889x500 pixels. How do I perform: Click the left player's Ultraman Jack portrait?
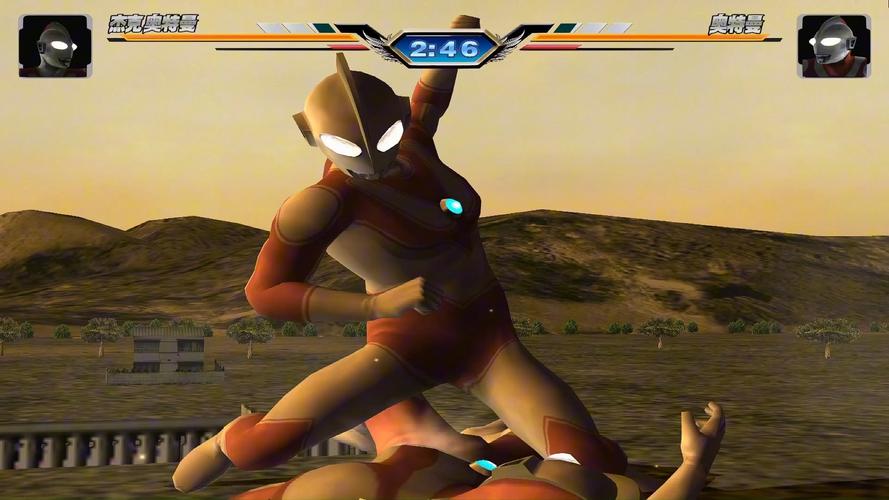[55, 46]
